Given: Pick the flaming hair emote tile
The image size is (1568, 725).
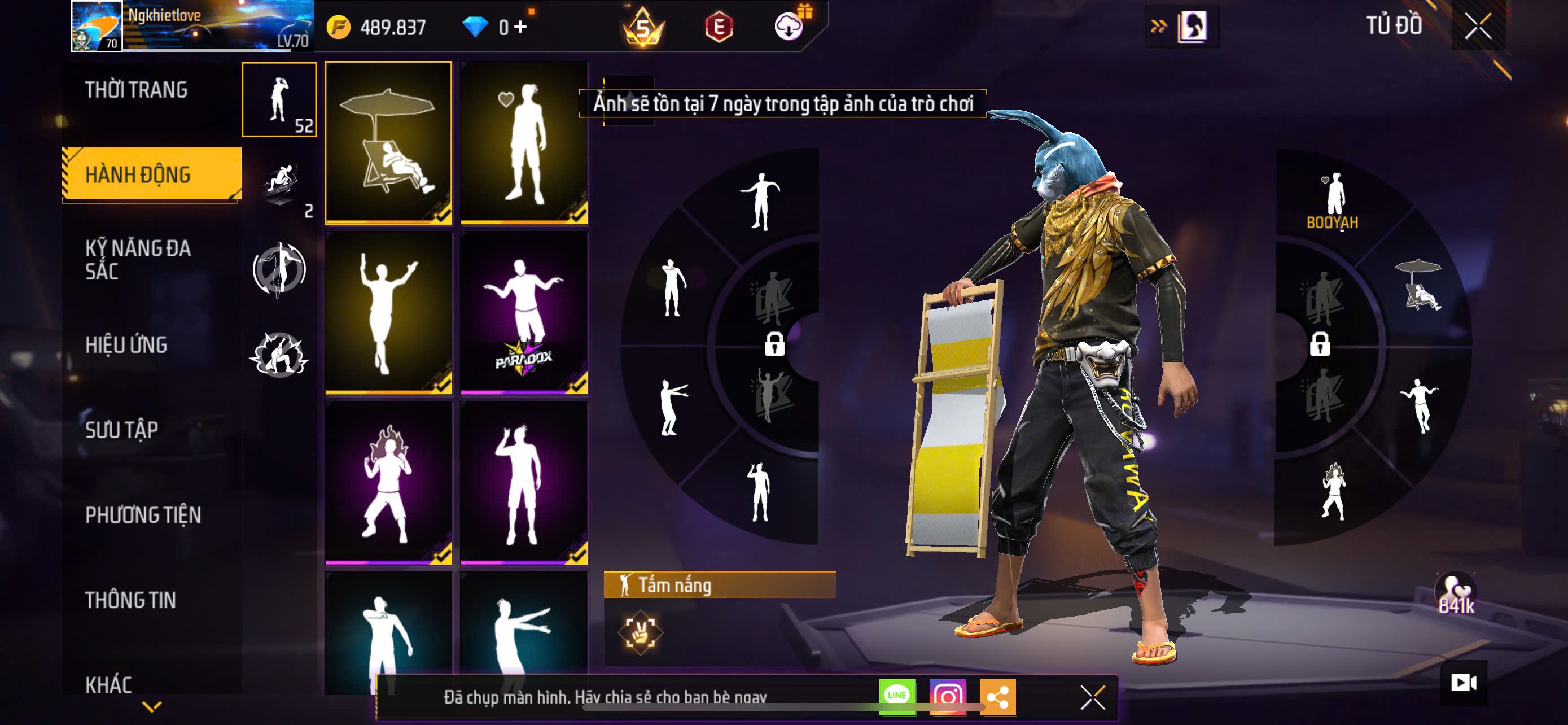Looking at the screenshot, I should point(388,483).
